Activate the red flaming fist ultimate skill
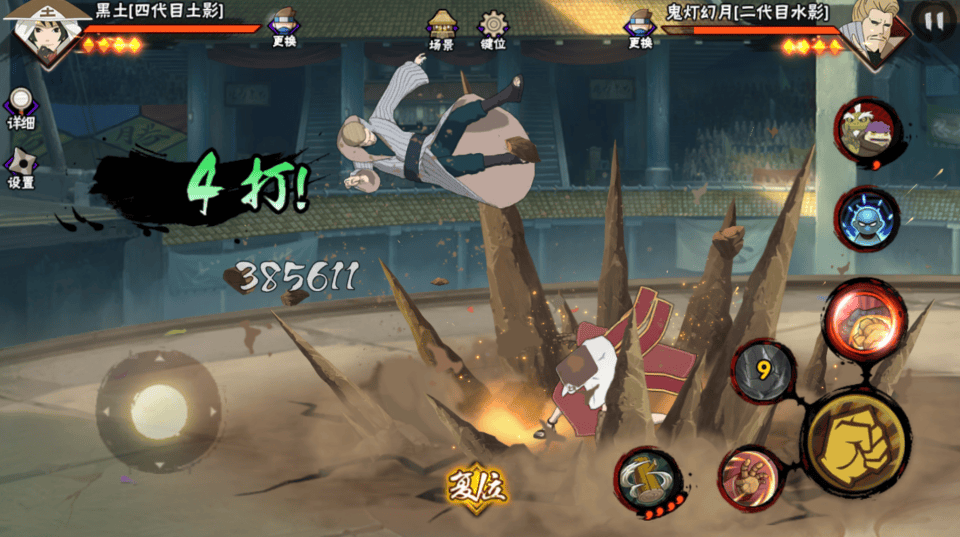Screen dimensions: 960x537 (865, 321)
